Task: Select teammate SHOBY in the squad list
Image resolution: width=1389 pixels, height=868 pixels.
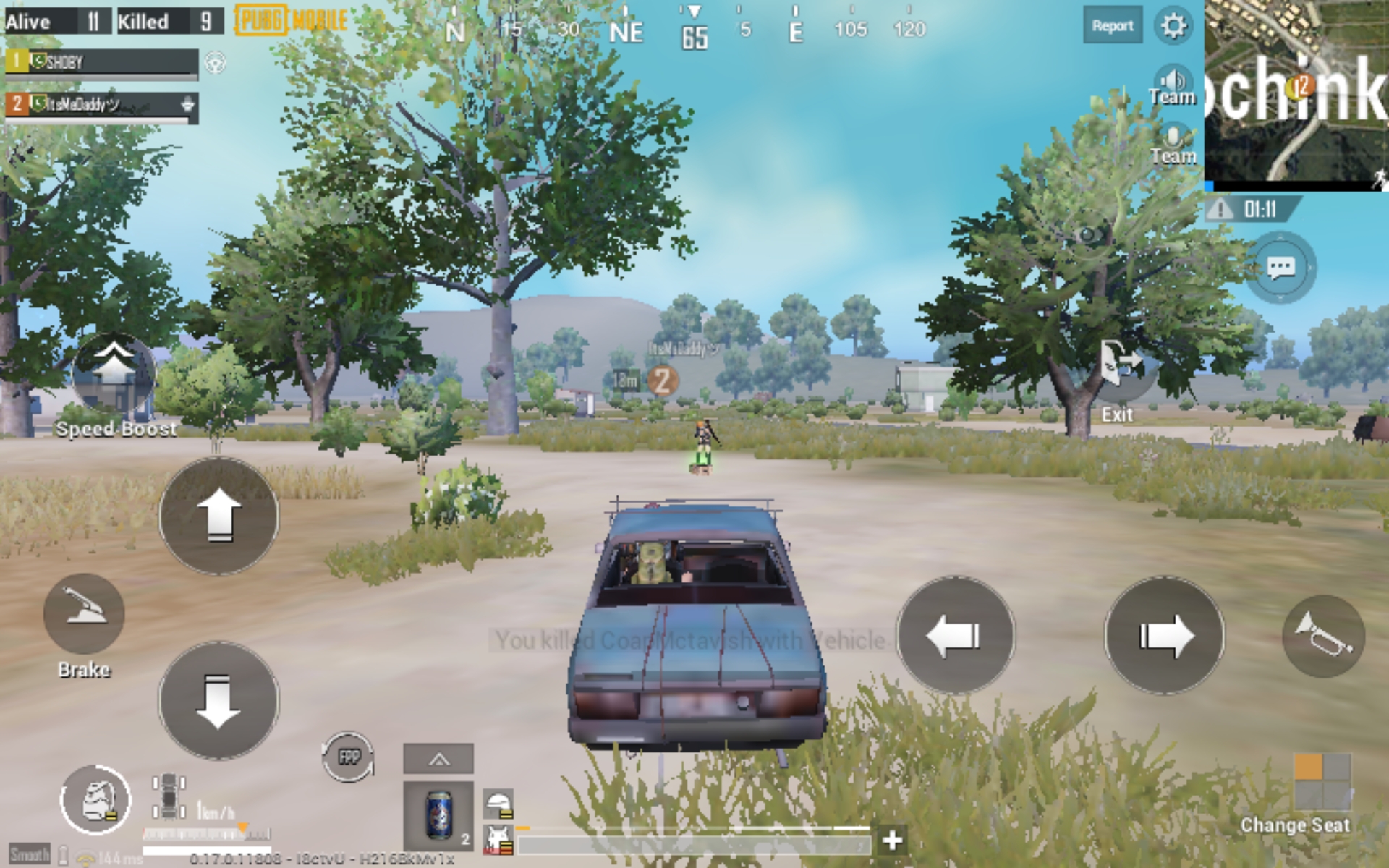Action: [x=101, y=62]
